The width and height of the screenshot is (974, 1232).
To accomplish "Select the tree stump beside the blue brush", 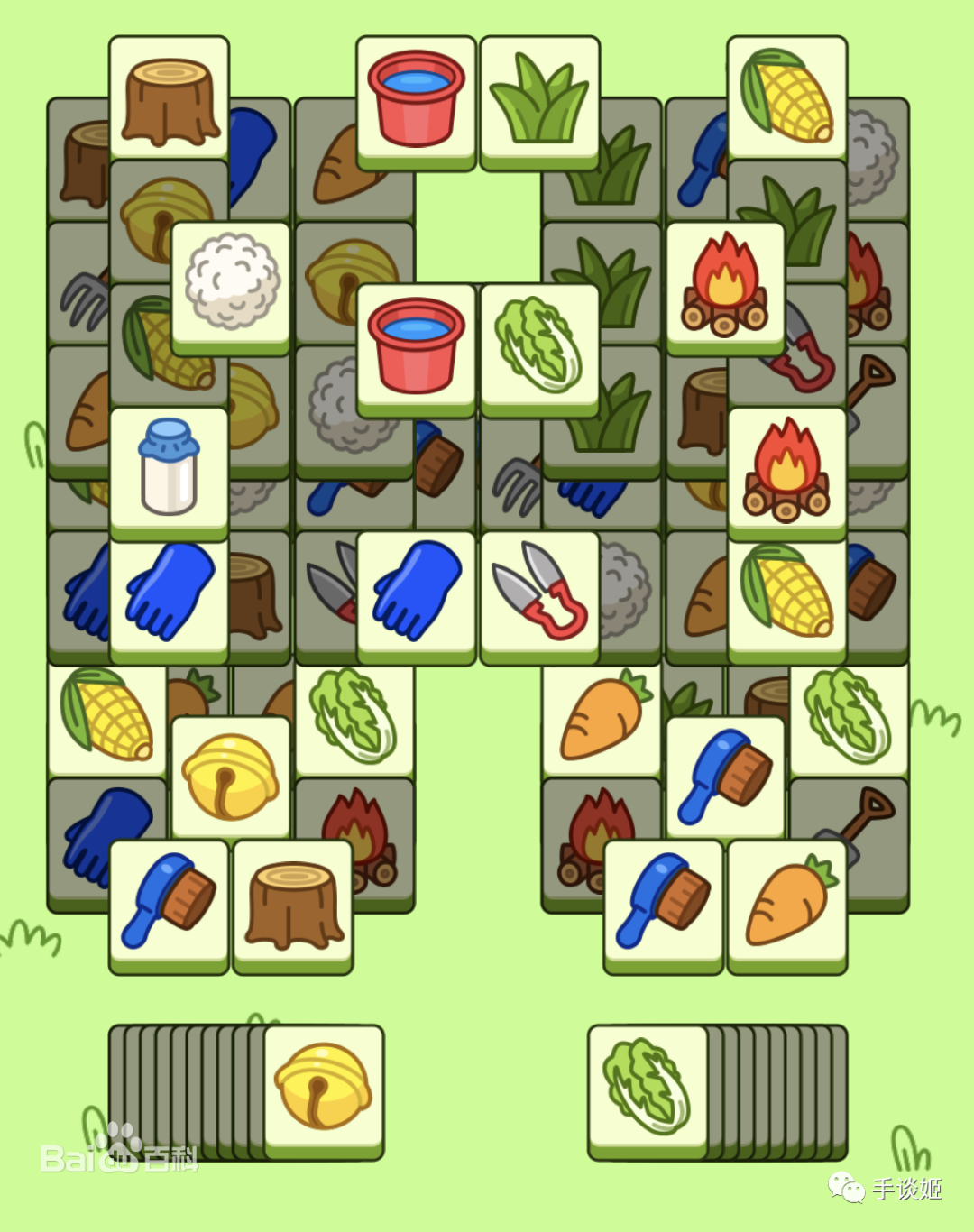I will [292, 903].
